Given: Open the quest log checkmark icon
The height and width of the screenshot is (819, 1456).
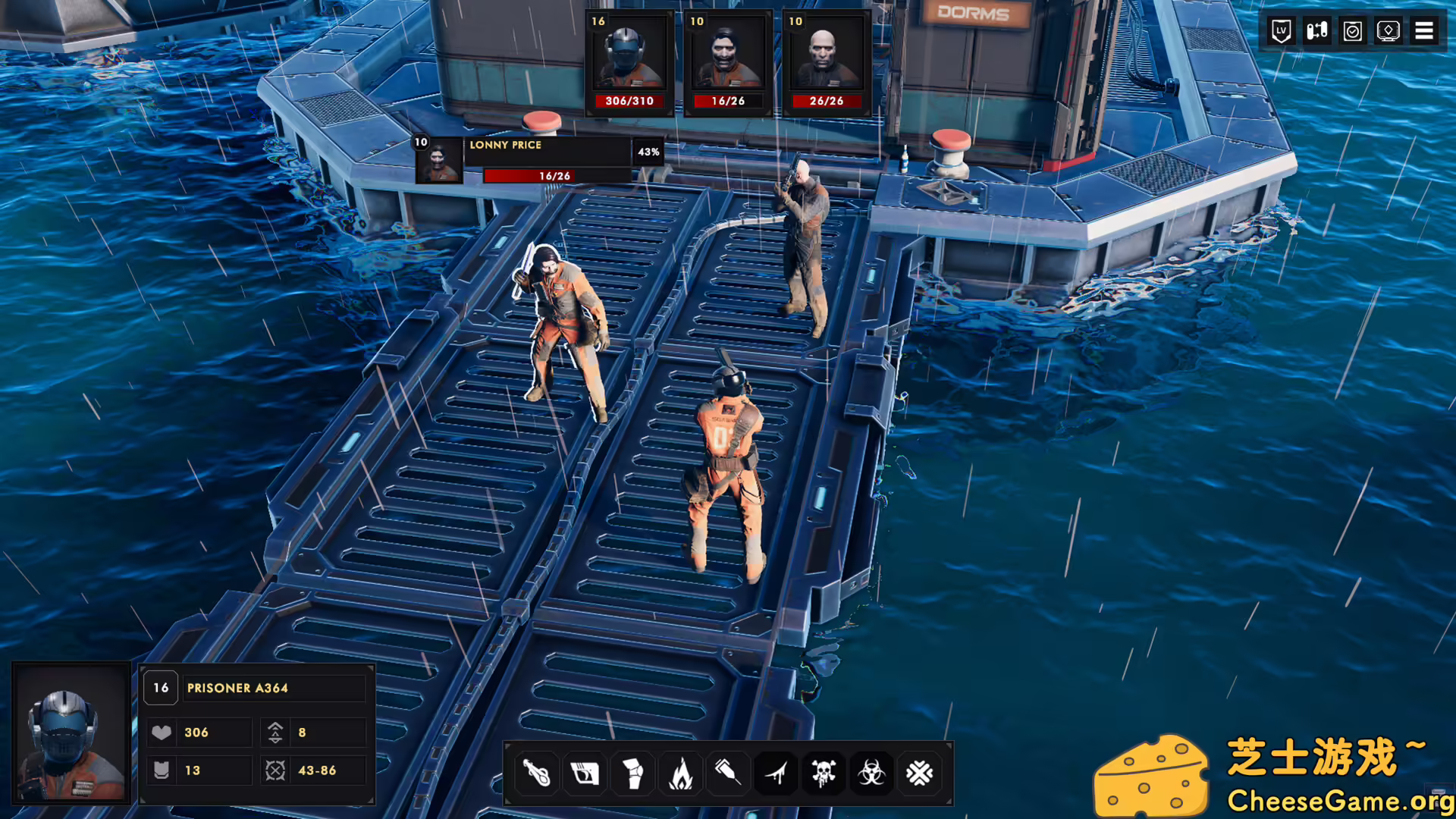Looking at the screenshot, I should point(1351,30).
